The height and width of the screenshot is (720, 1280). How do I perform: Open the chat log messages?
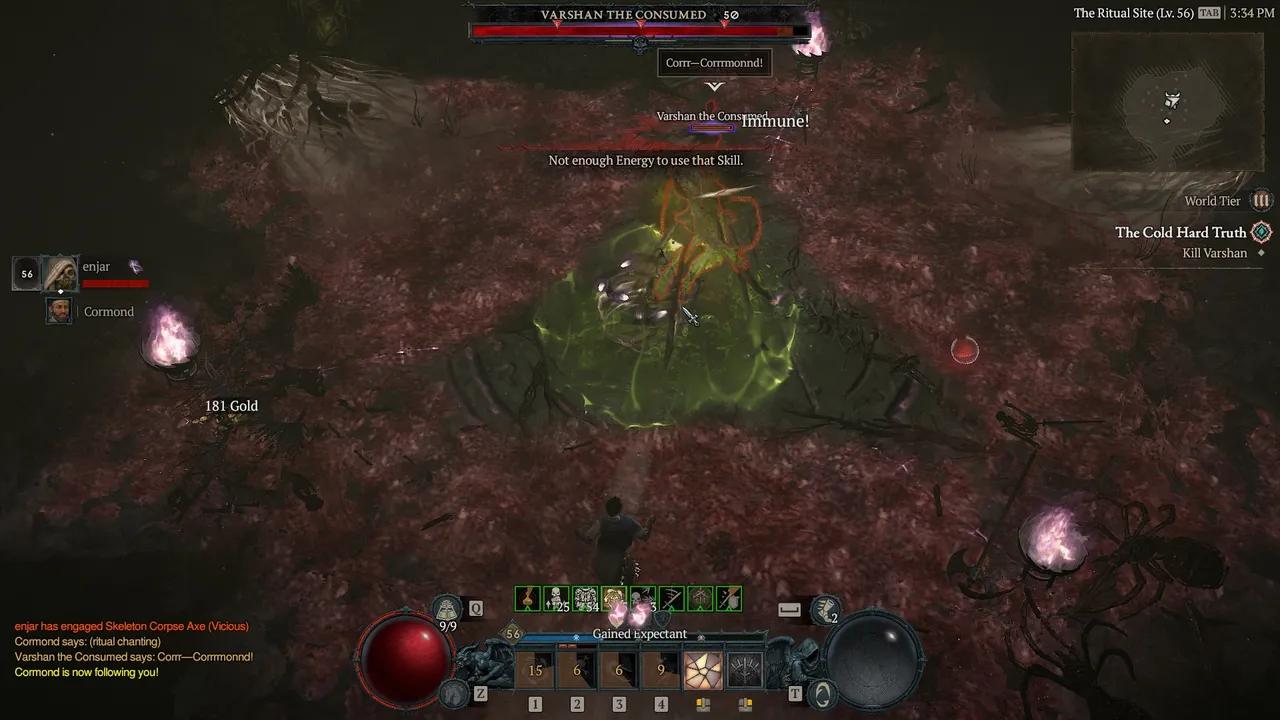click(133, 649)
